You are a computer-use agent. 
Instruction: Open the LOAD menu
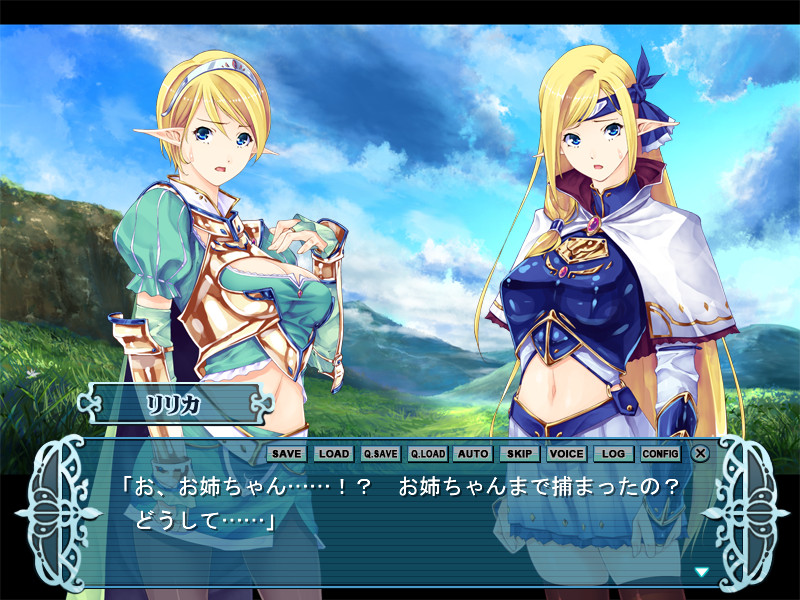coord(334,453)
